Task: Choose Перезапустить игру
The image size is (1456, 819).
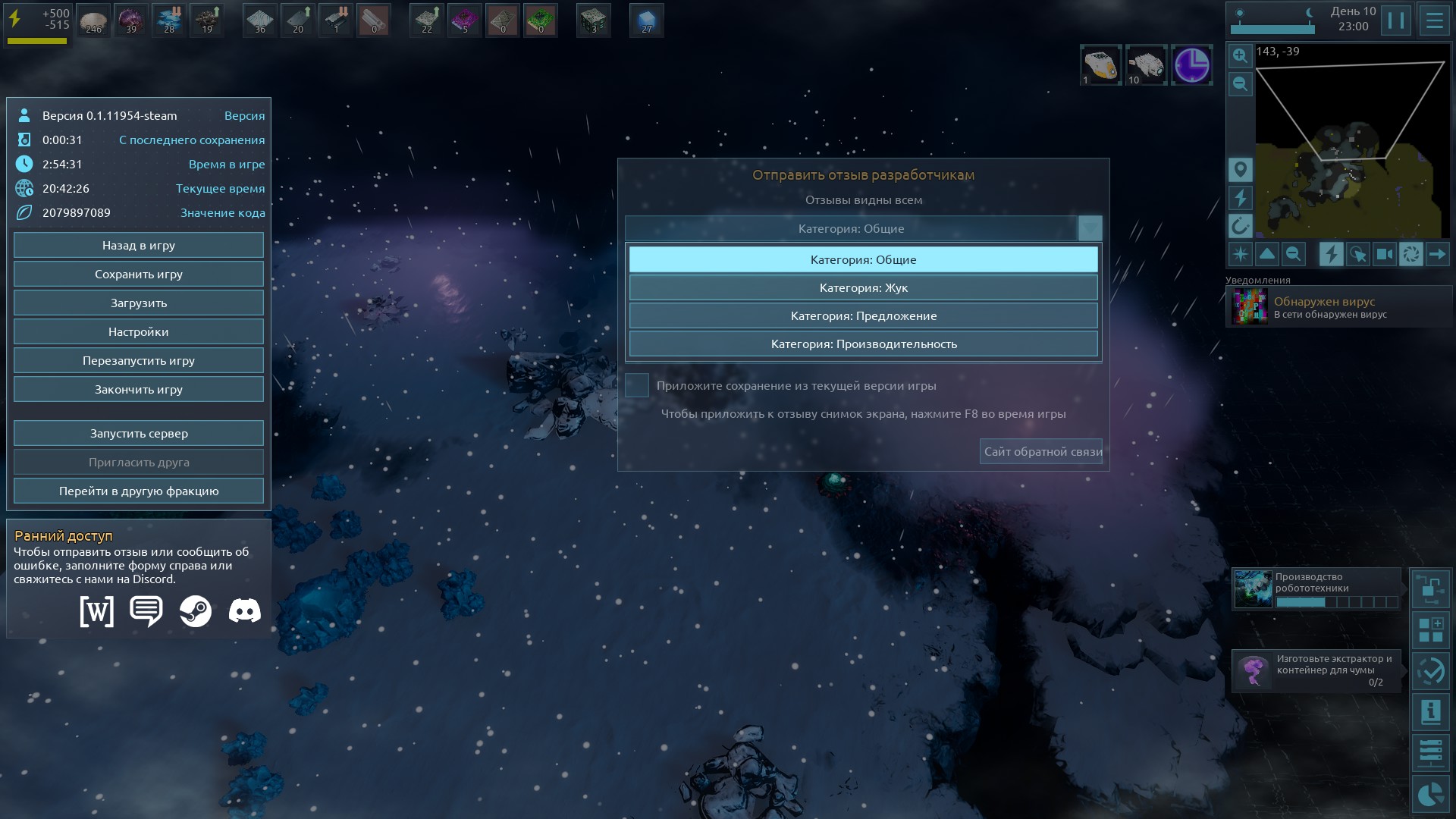Action: pos(139,361)
